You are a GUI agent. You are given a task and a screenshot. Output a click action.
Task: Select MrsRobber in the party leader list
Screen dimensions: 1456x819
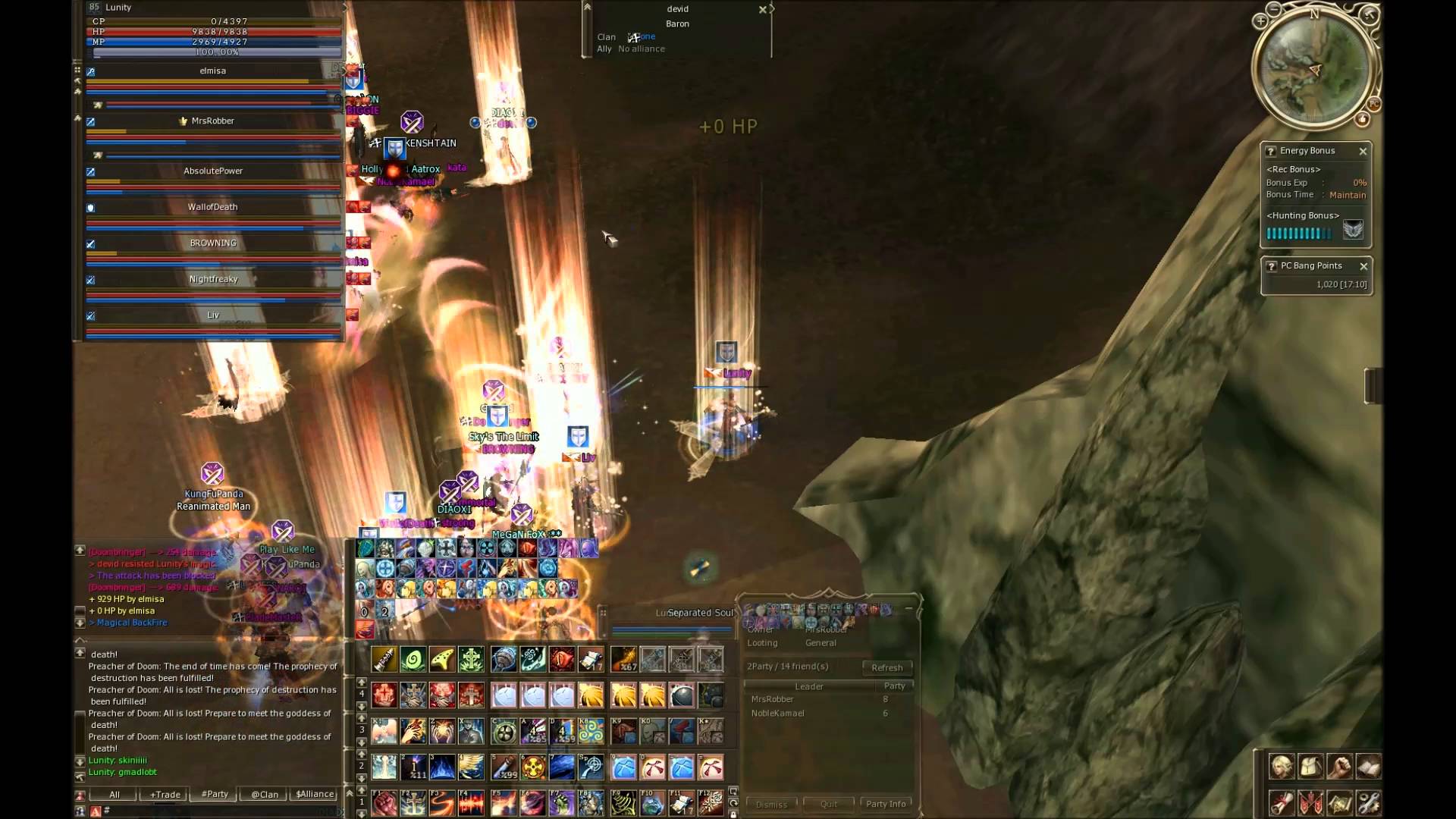click(x=772, y=699)
